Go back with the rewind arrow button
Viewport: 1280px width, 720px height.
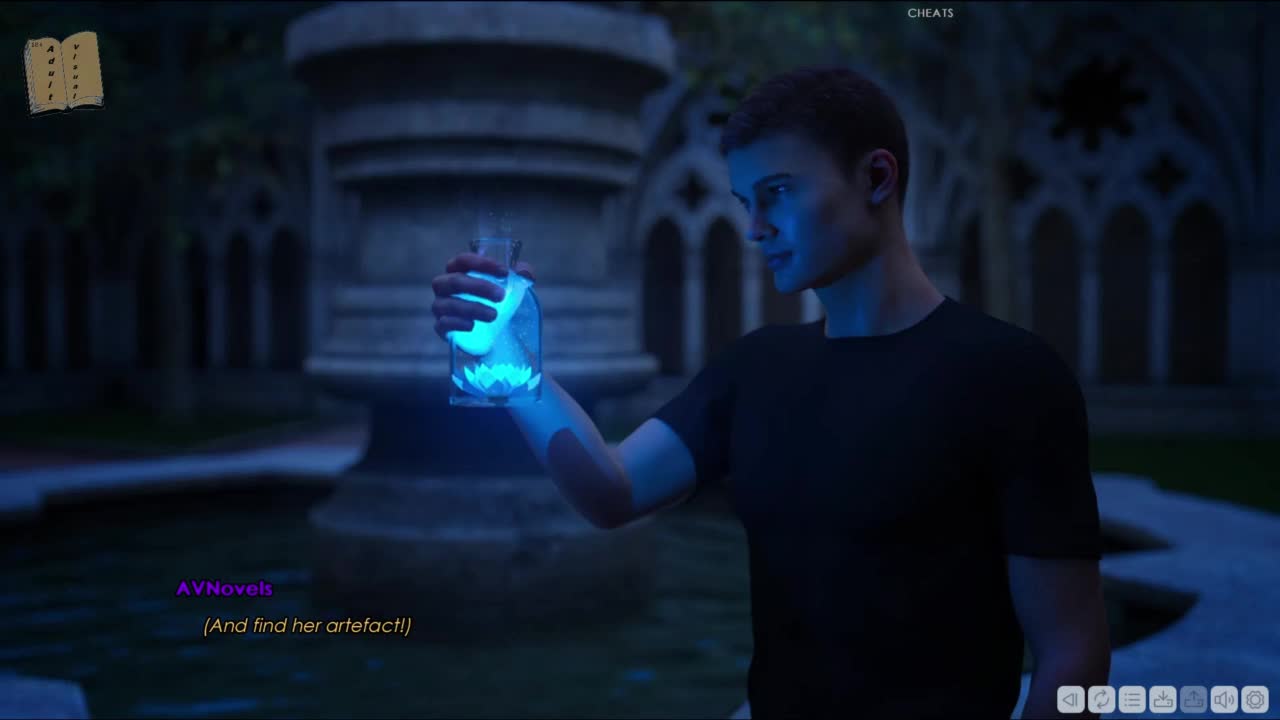pos(1070,699)
